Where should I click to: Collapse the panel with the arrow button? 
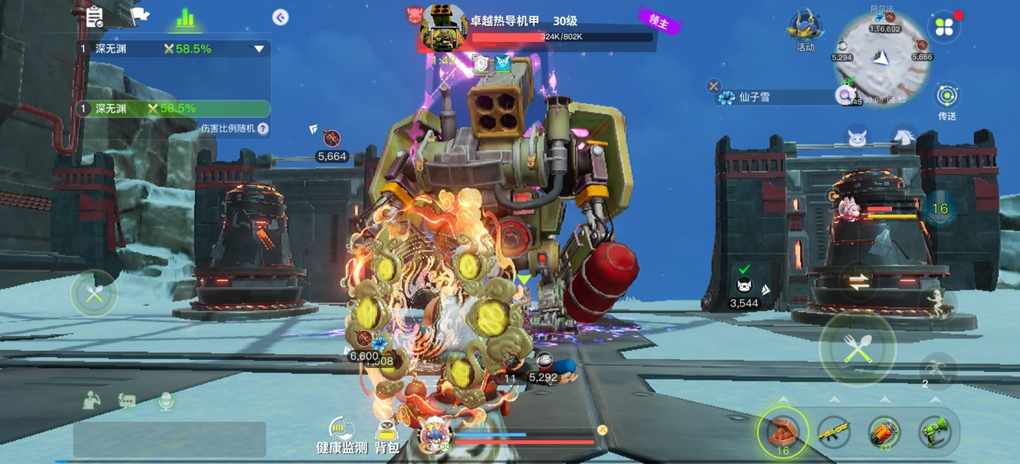click(x=281, y=17)
